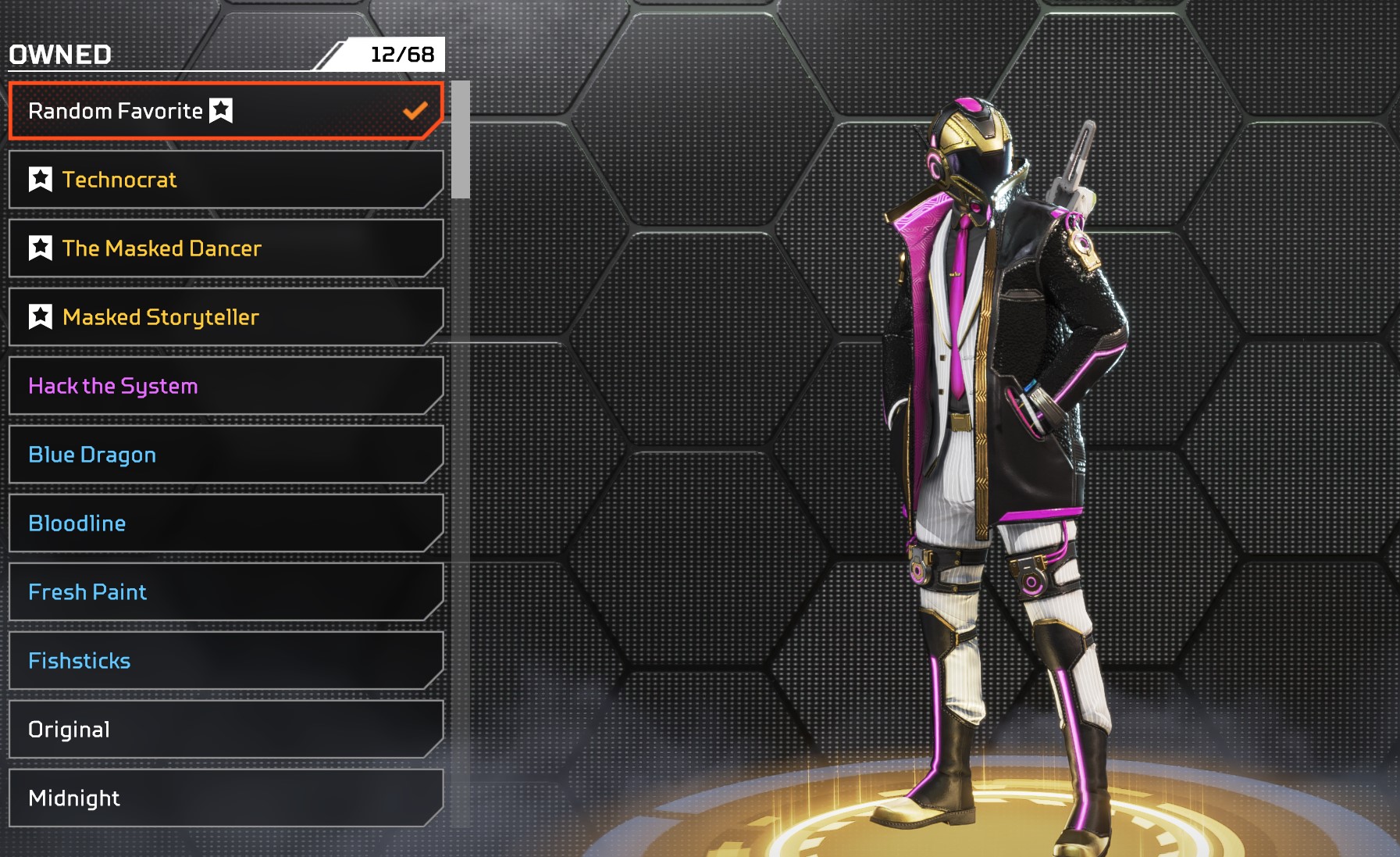Toggle the favorite star on Technocrat

[41, 180]
